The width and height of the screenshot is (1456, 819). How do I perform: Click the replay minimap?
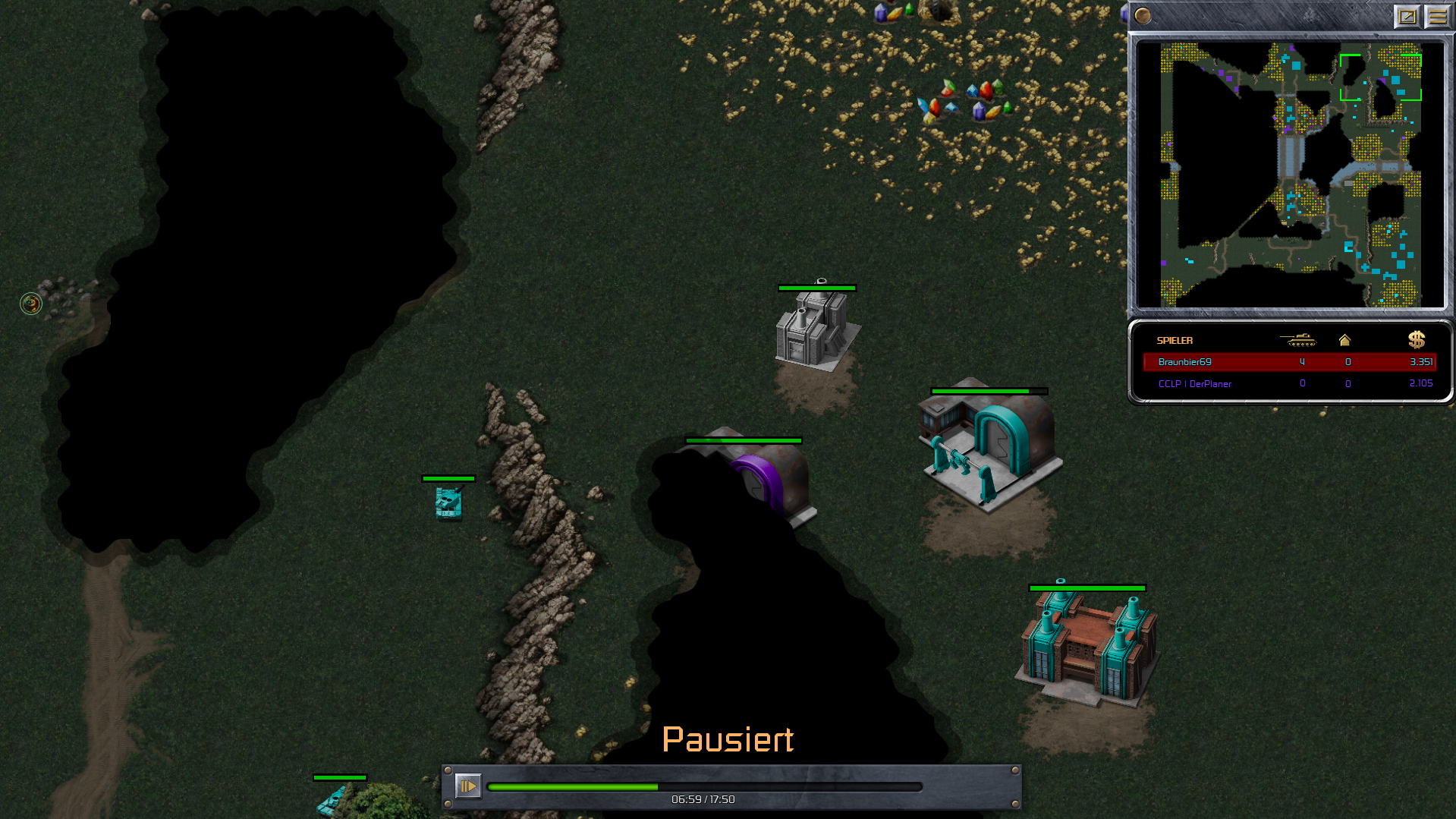[x=1290, y=175]
